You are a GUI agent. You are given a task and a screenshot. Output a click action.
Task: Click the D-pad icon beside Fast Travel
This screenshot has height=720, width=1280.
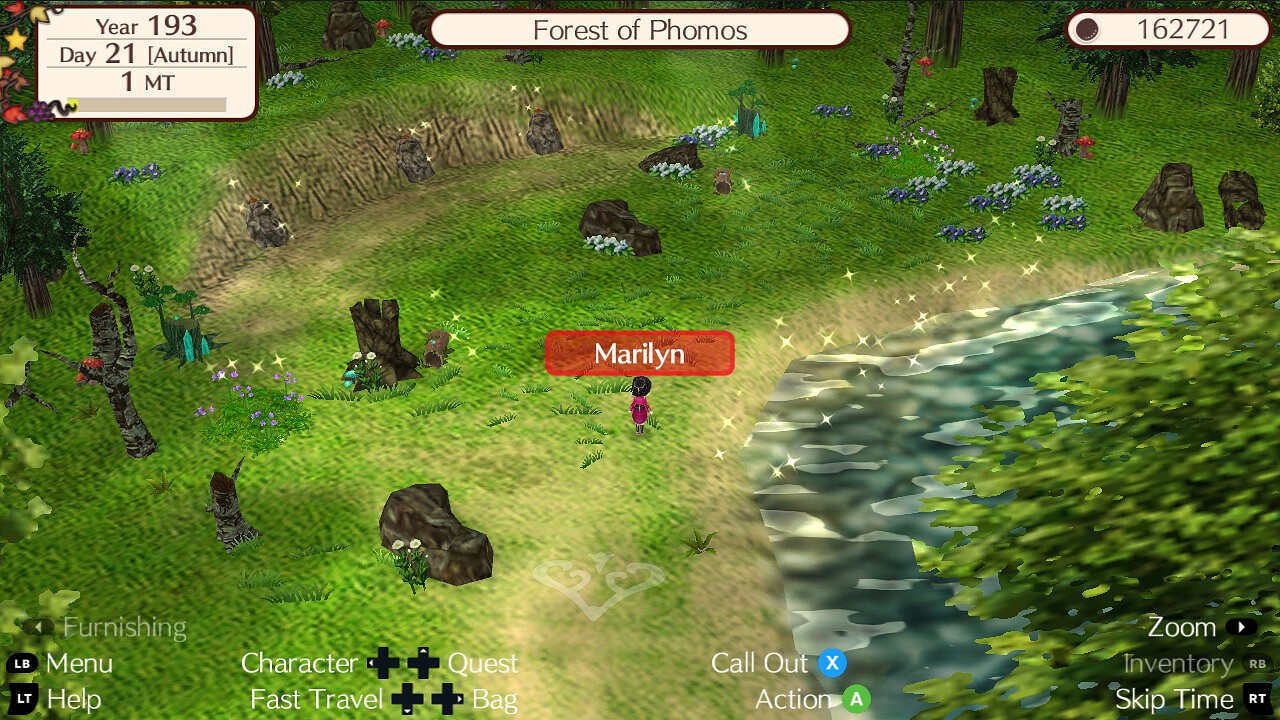pos(405,700)
